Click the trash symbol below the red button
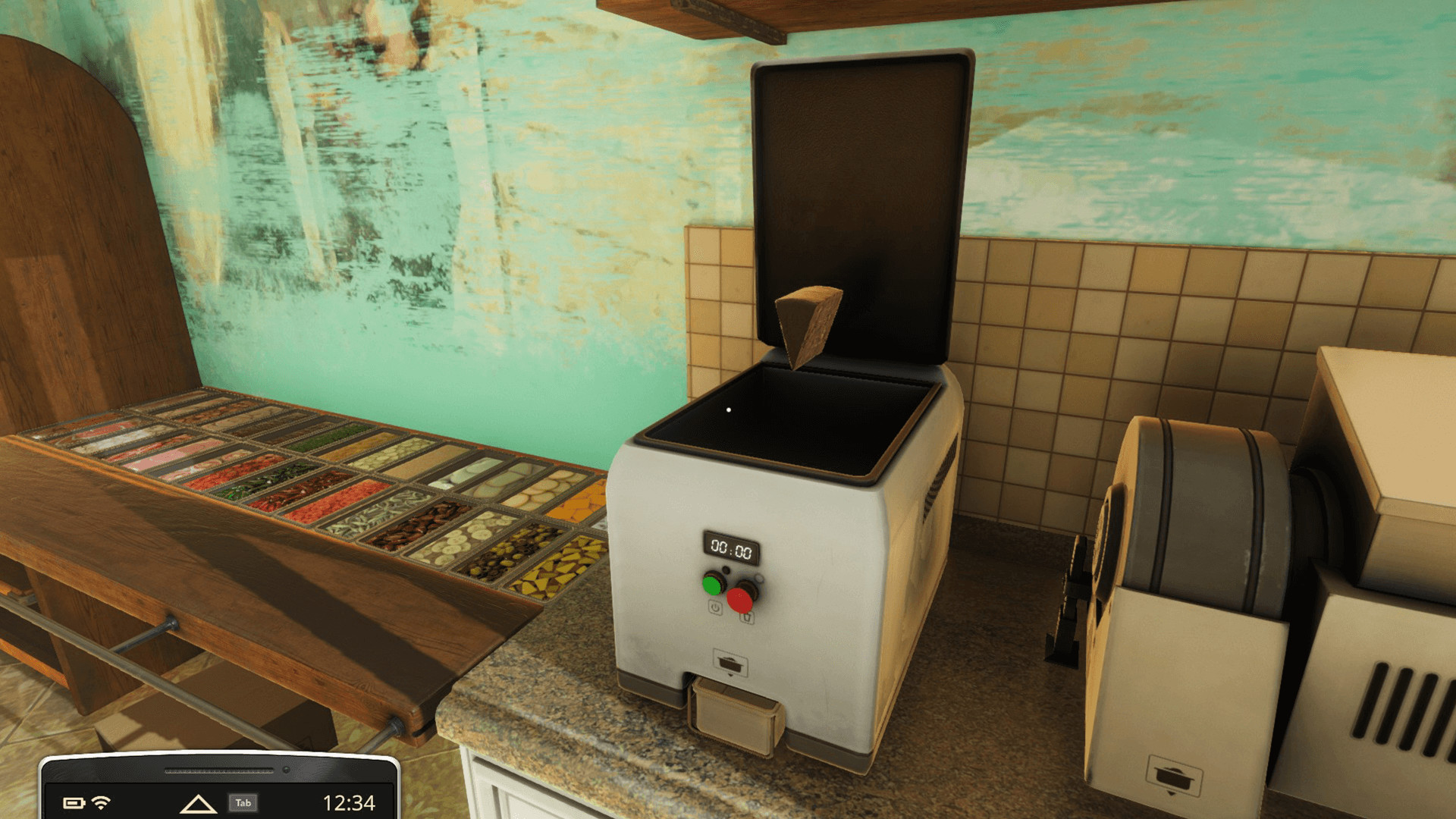This screenshot has width=1456, height=819. (x=746, y=617)
